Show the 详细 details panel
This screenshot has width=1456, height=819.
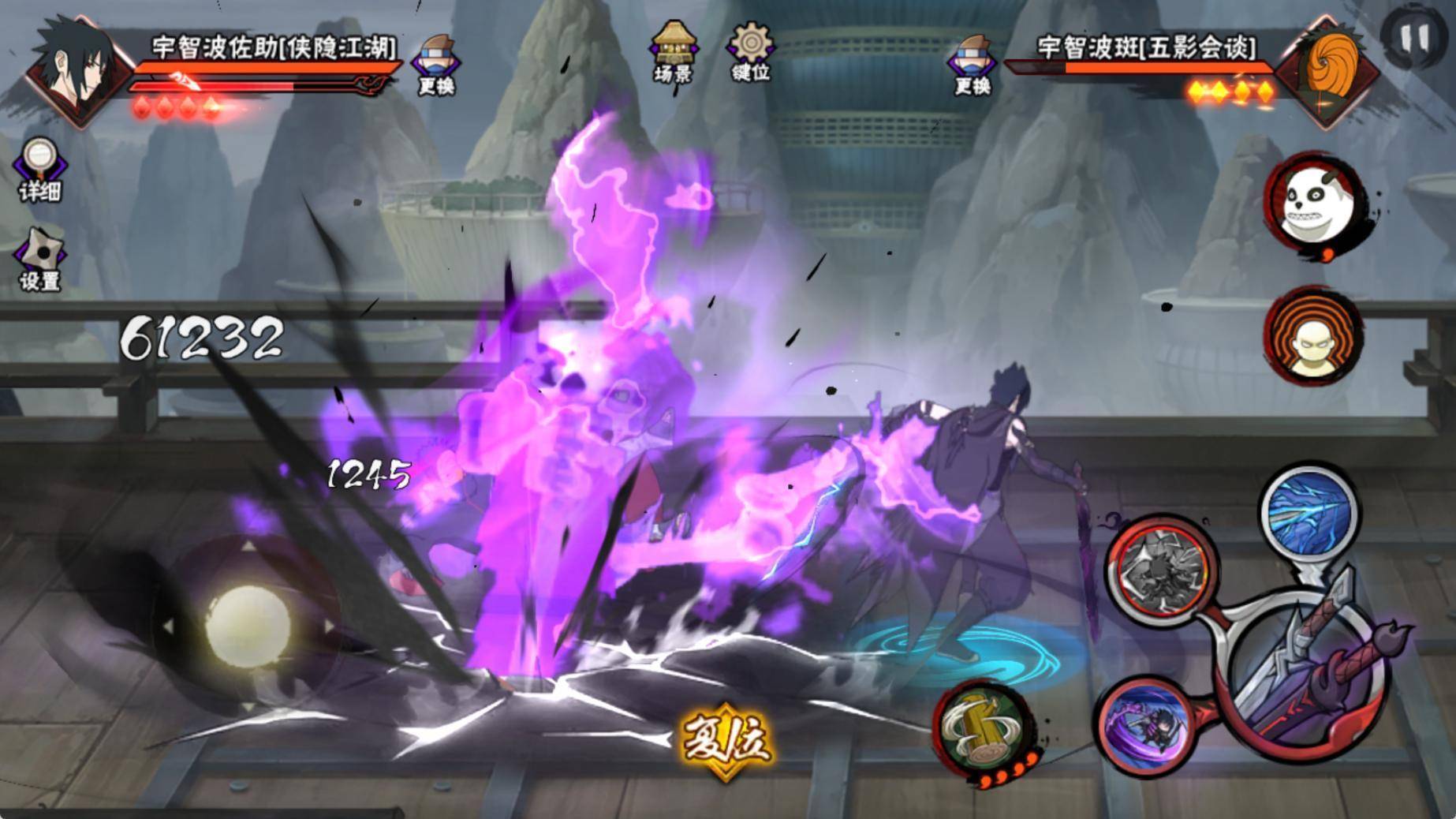[x=39, y=169]
